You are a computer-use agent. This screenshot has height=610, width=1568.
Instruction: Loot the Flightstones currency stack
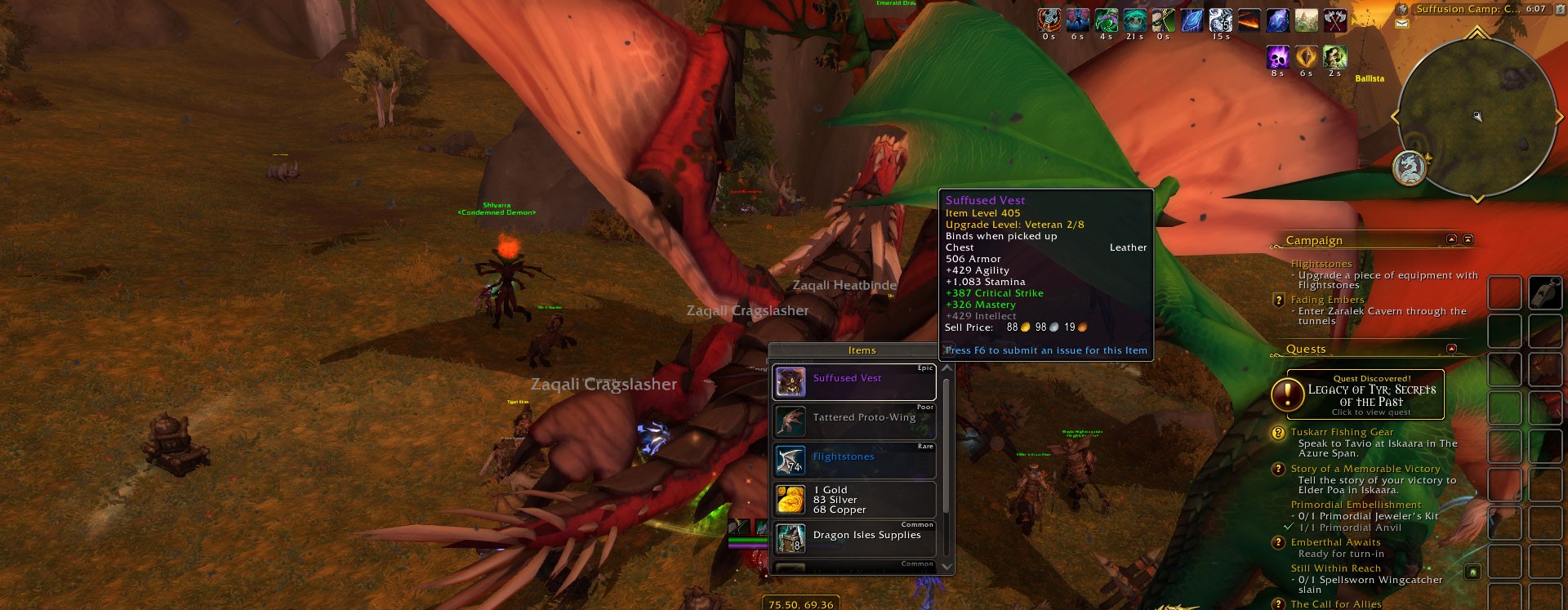(853, 461)
